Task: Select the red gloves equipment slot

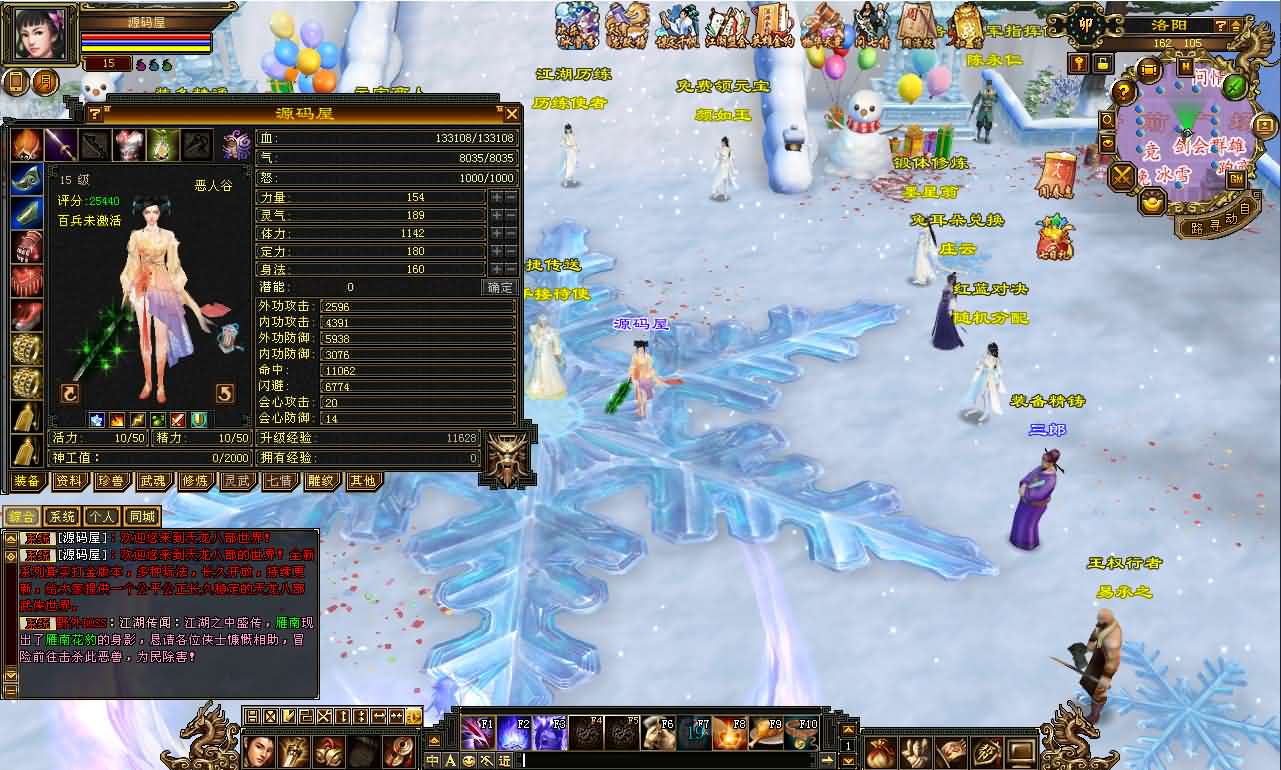Action: tap(27, 247)
